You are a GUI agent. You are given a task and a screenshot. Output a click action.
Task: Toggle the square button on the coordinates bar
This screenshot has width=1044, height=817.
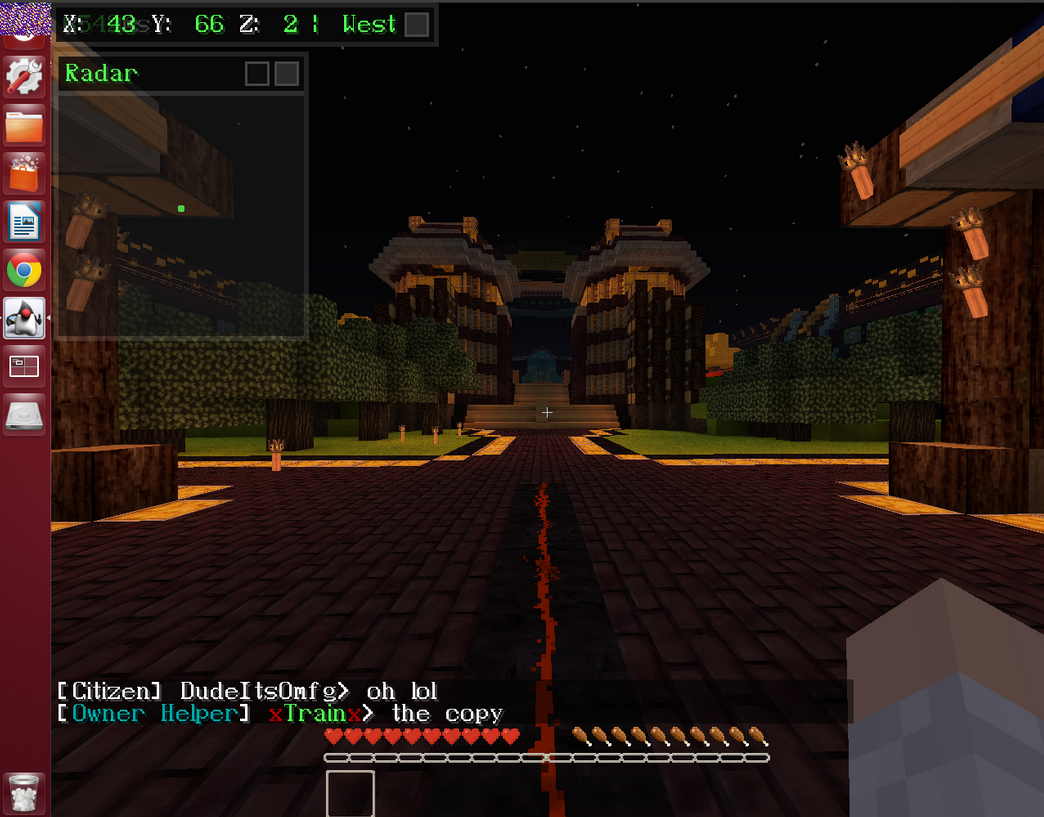tap(417, 25)
